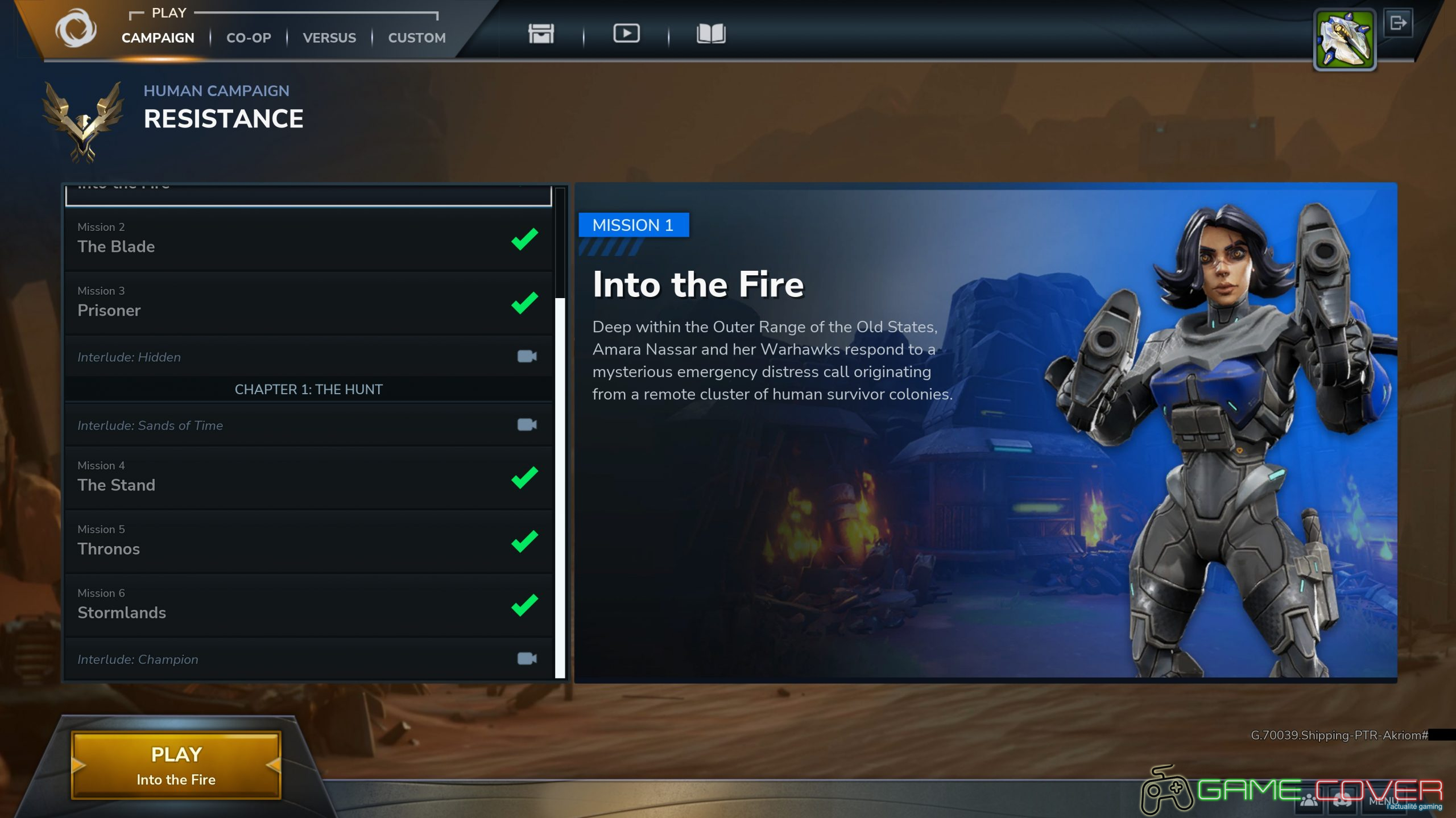Viewport: 1456px width, 818px height.
Task: Go to the Custom games tab
Action: tap(416, 38)
